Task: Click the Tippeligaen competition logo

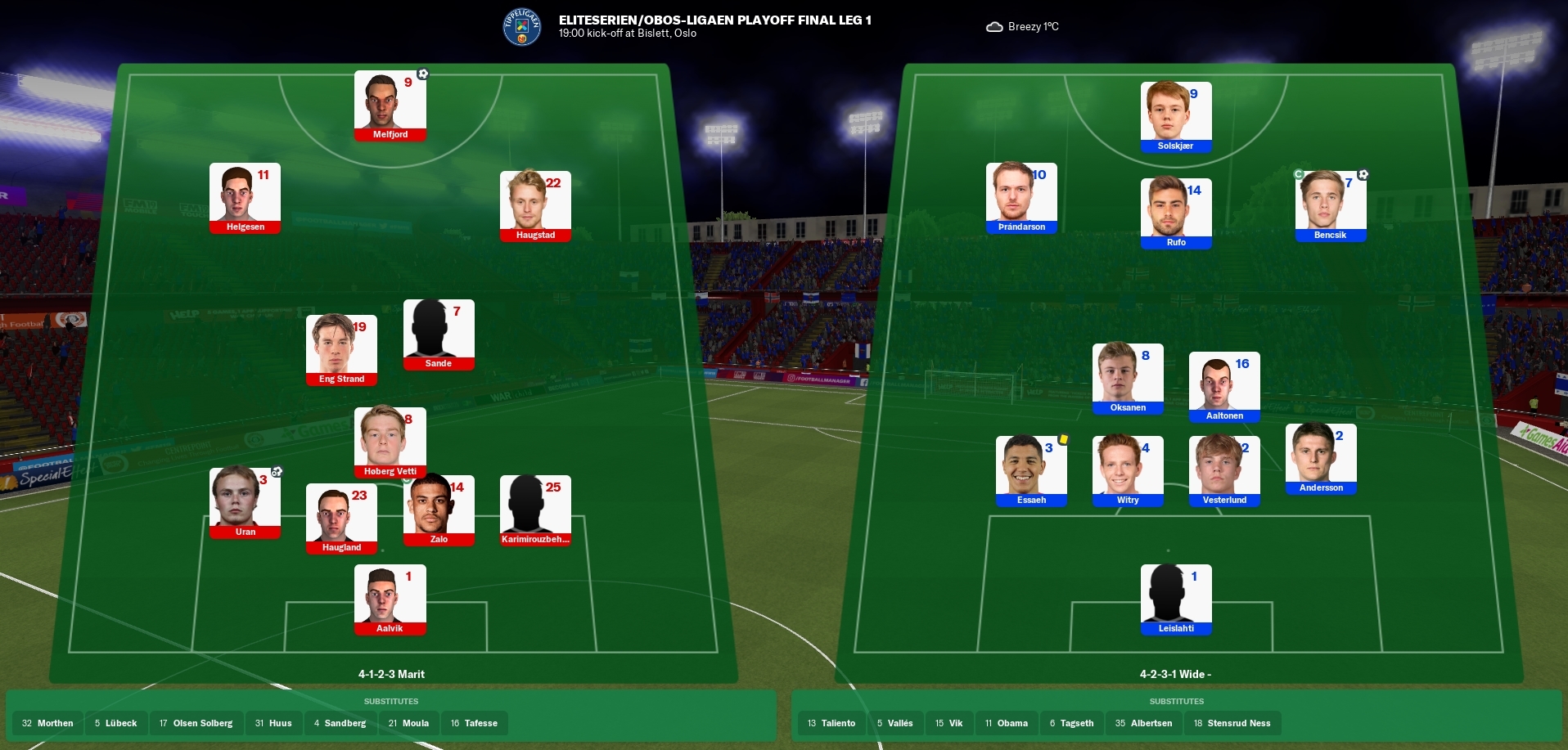Action: (x=522, y=27)
